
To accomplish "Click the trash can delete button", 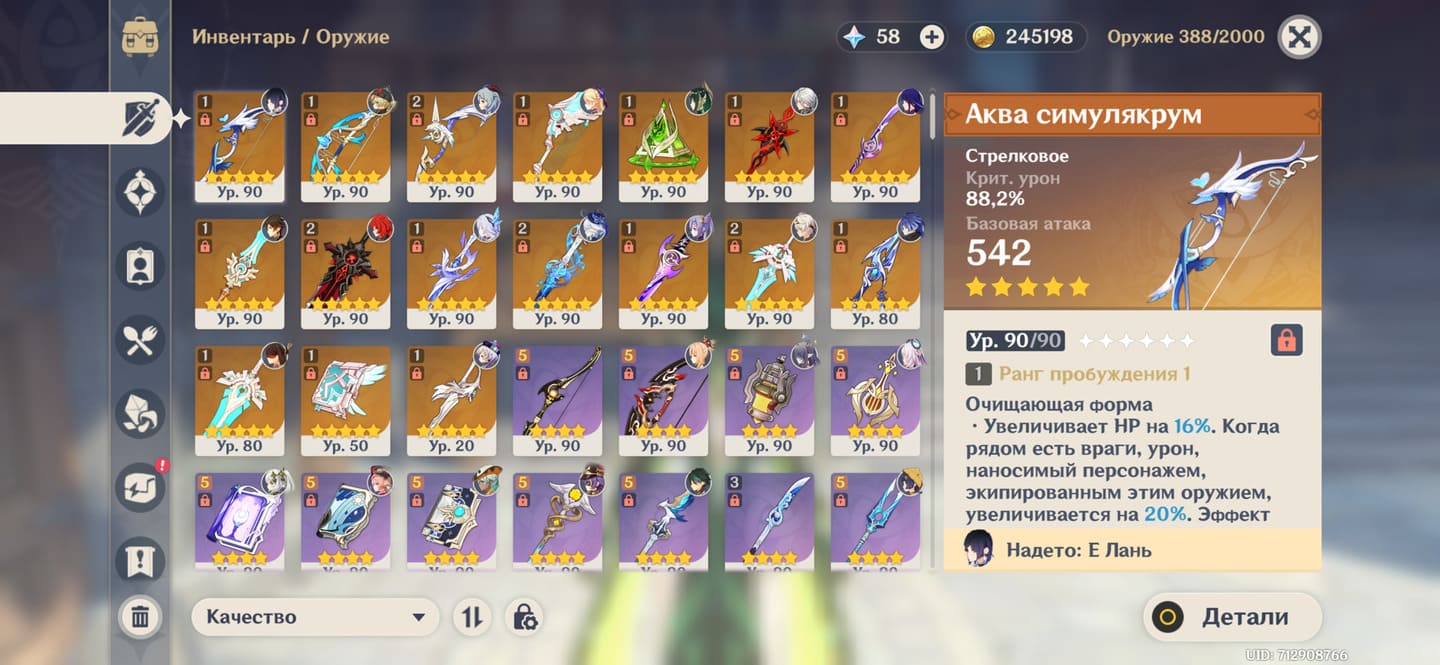I will pos(140,617).
